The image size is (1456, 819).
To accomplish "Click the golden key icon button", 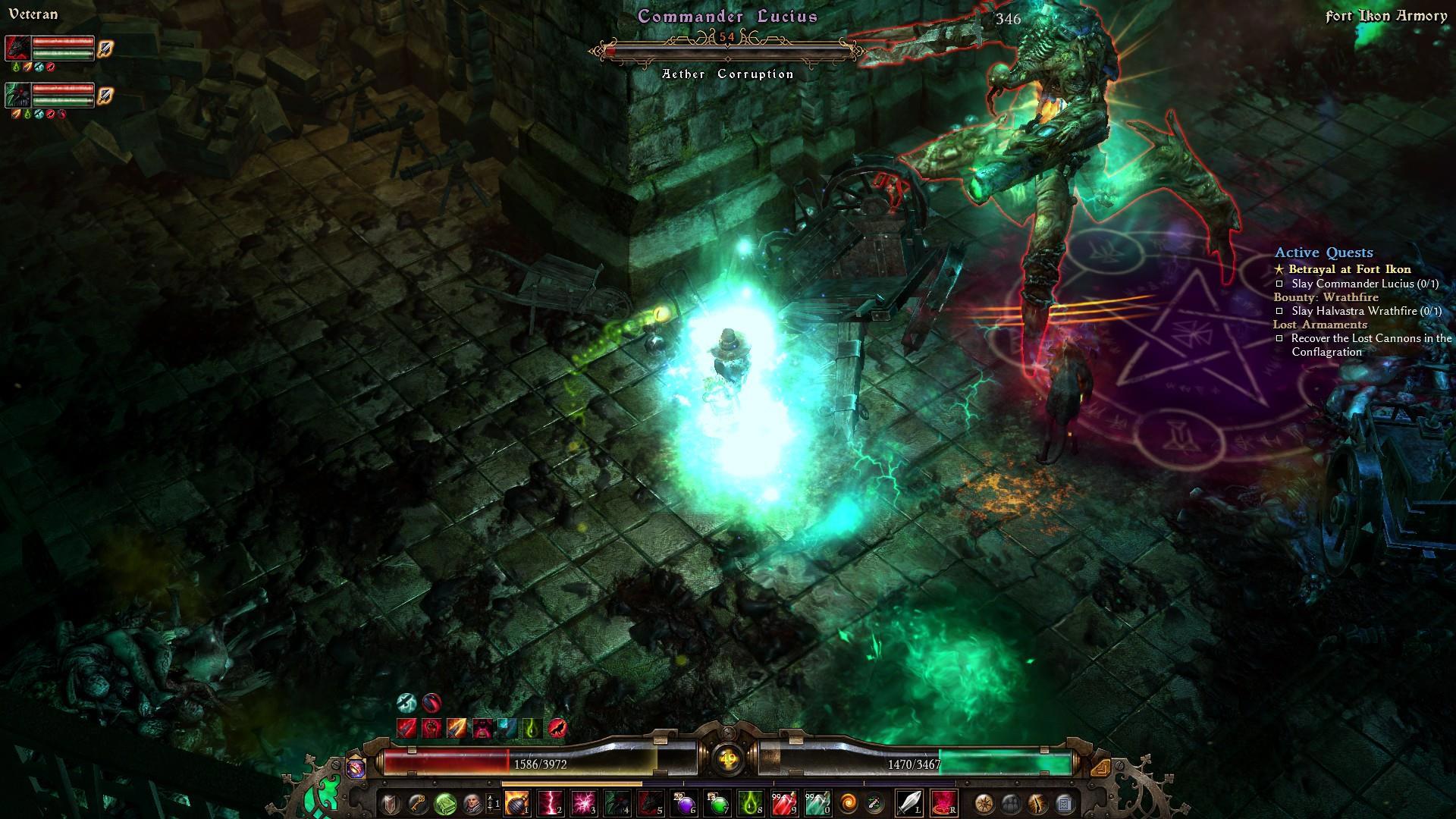I will (x=417, y=803).
